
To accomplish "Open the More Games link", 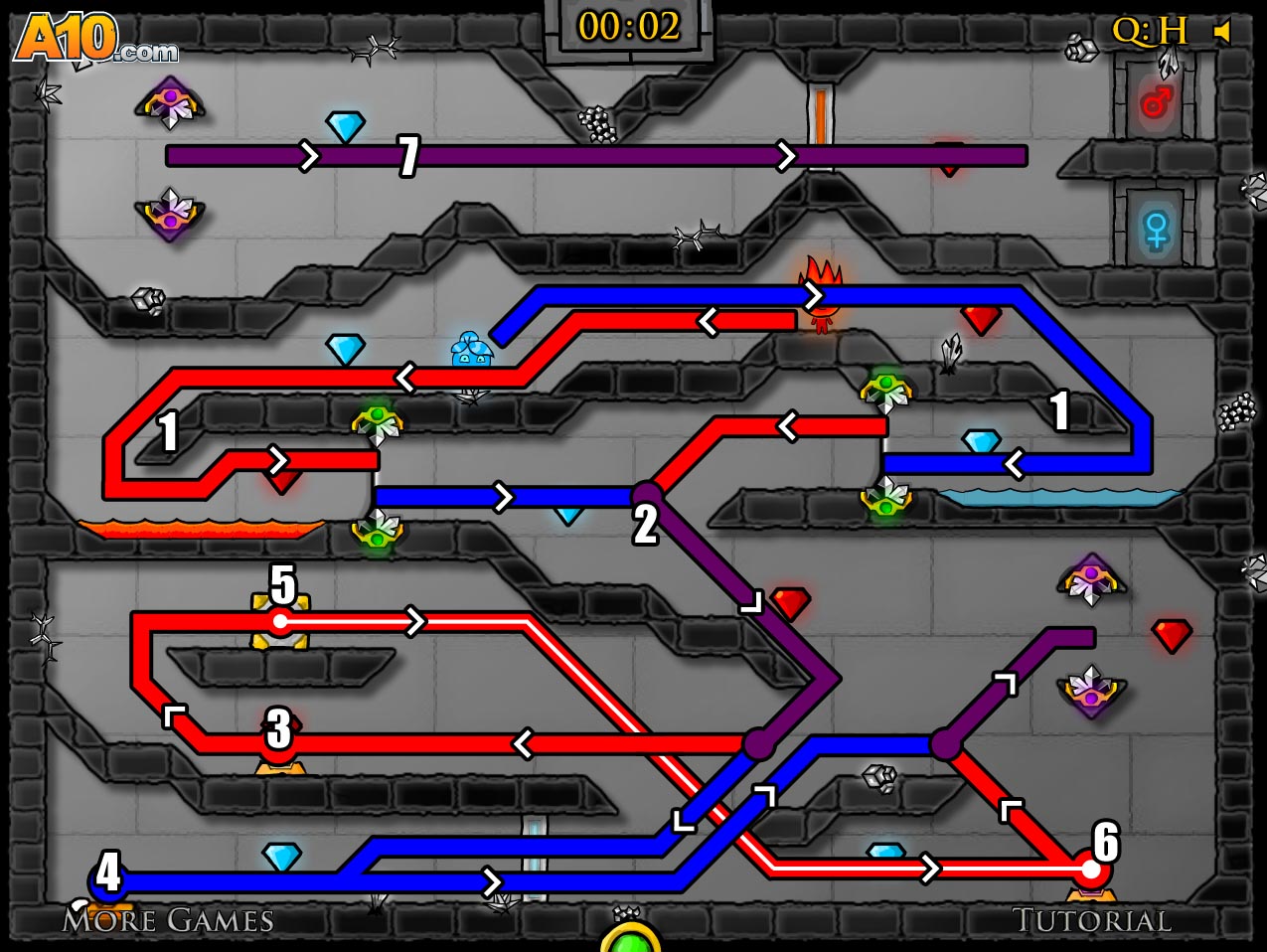I will pos(168,920).
